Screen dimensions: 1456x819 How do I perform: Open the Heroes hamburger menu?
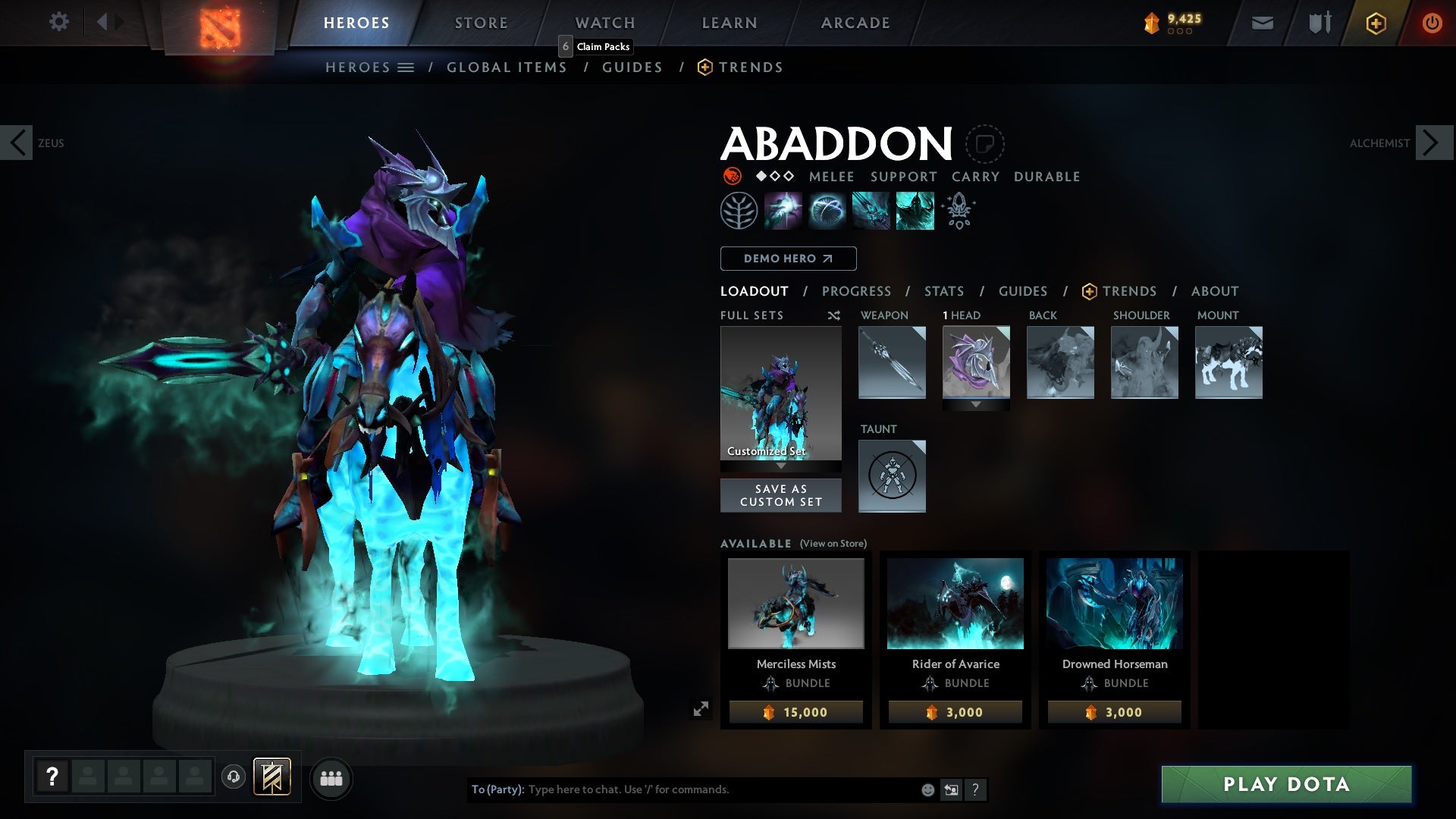tap(407, 67)
